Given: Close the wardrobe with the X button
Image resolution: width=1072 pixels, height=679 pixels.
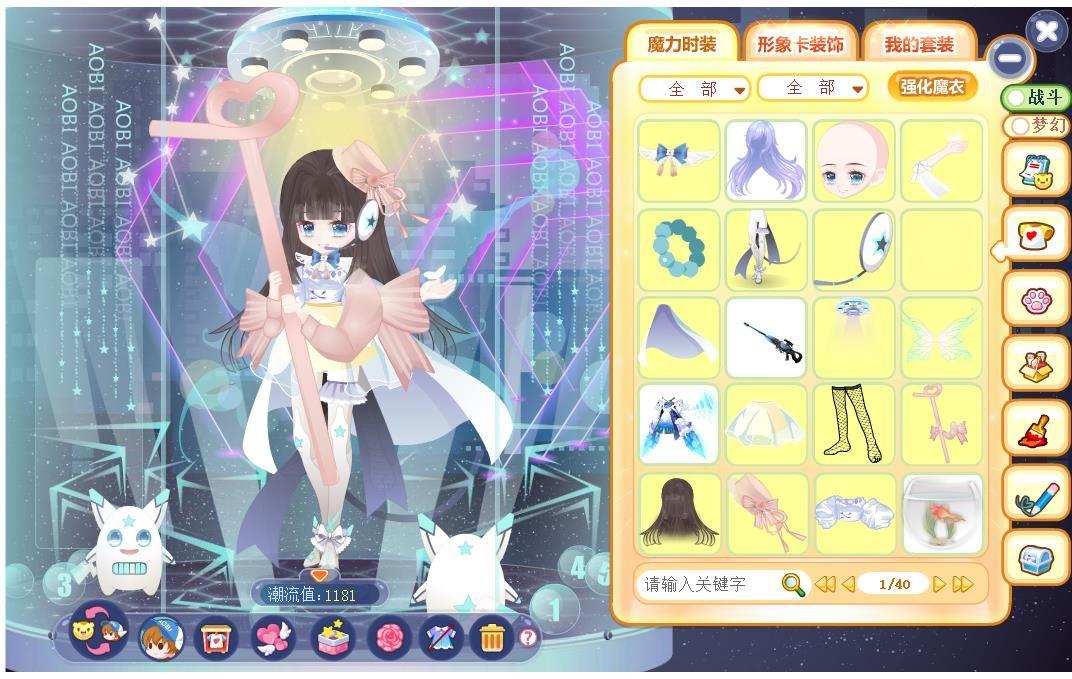Looking at the screenshot, I should 1046,31.
